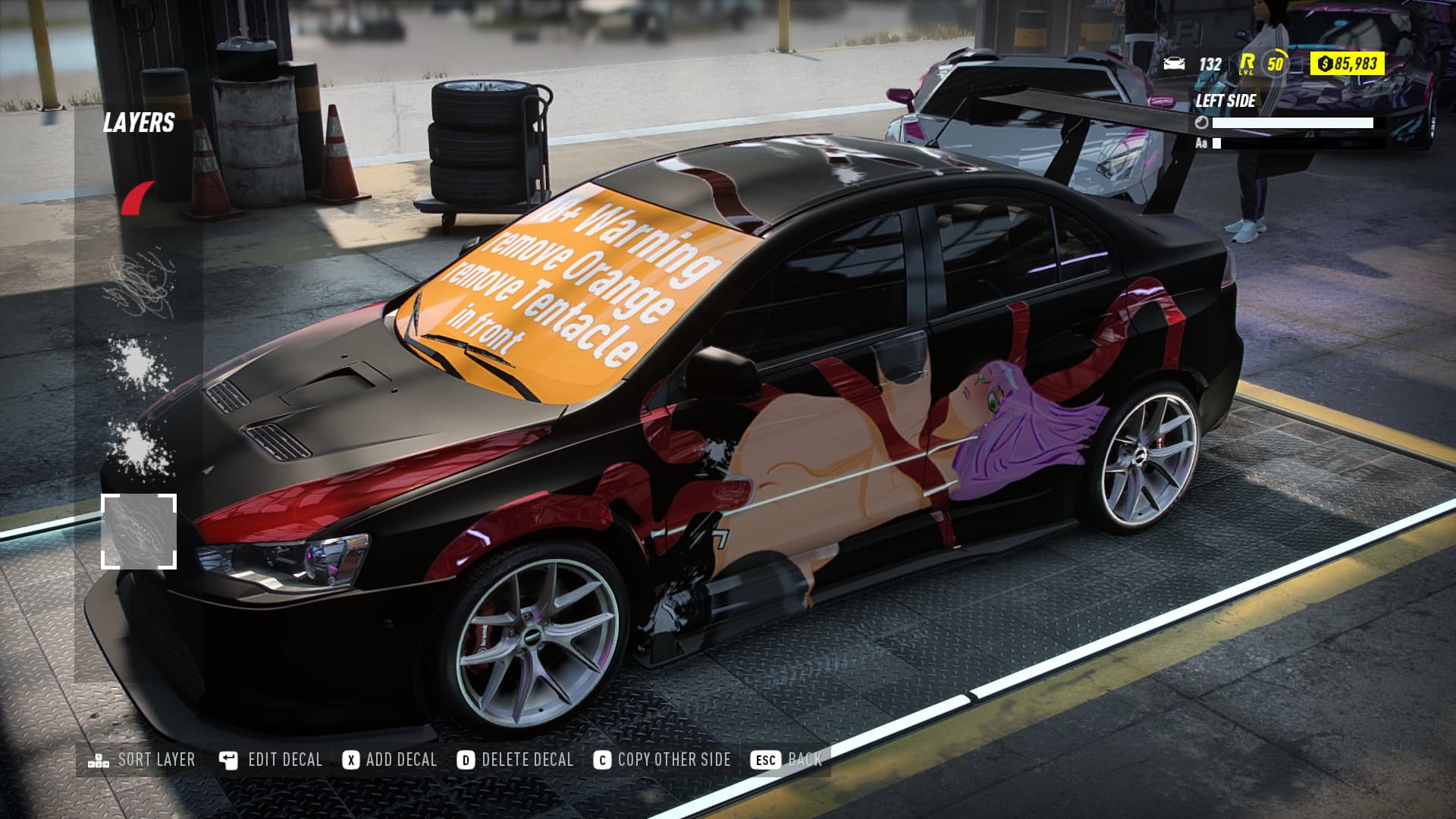
Task: Pick the gray scribble decal layer
Action: coord(139,287)
